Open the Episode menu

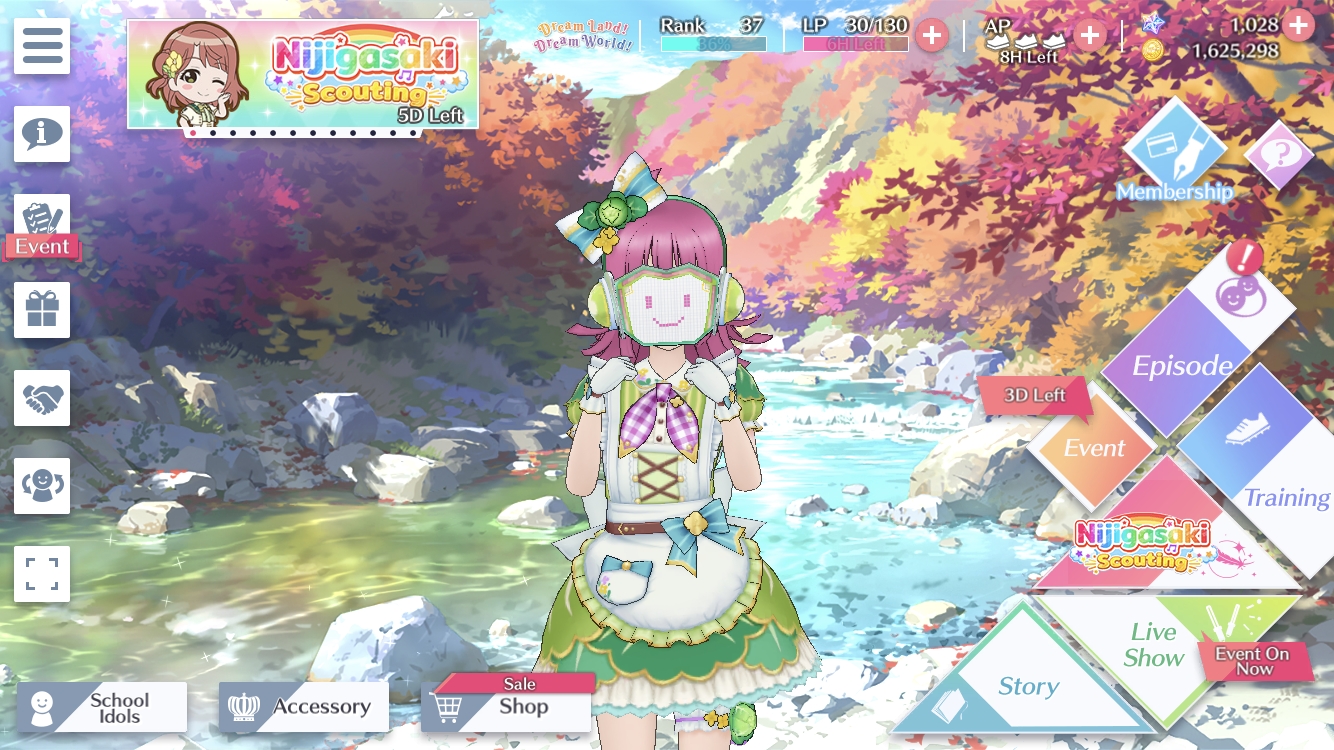[x=1182, y=366]
